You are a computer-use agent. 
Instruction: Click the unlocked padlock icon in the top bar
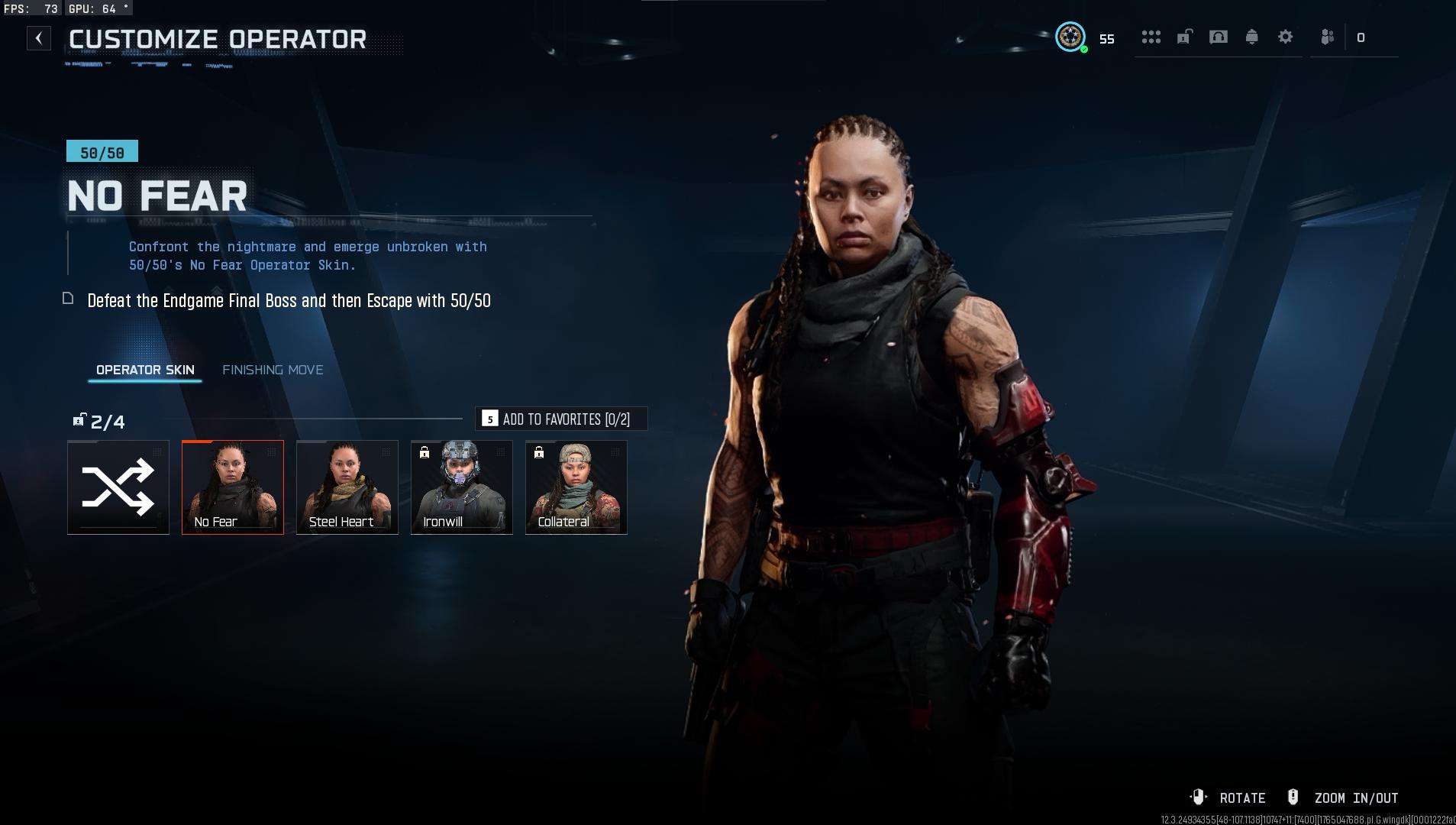1184,37
